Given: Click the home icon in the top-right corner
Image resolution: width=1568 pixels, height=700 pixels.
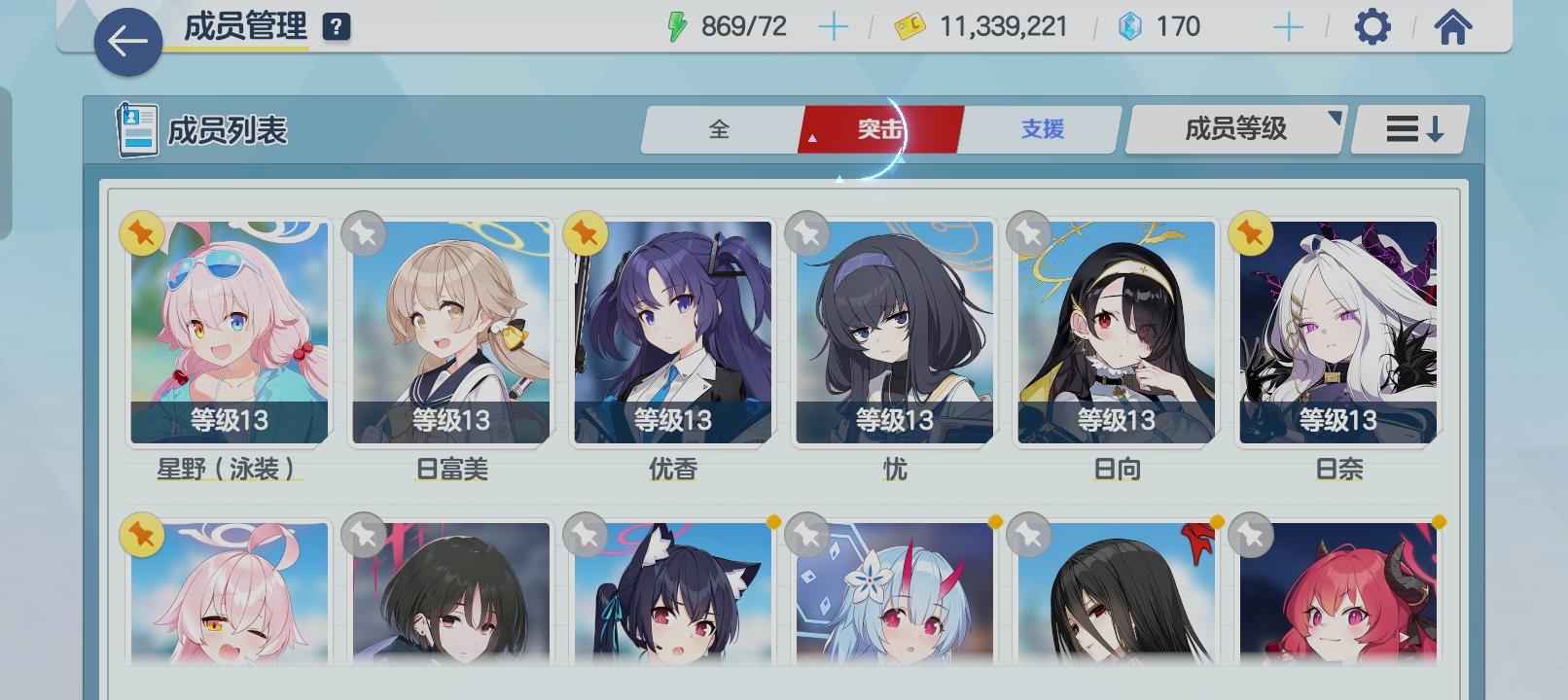Looking at the screenshot, I should point(1453,27).
